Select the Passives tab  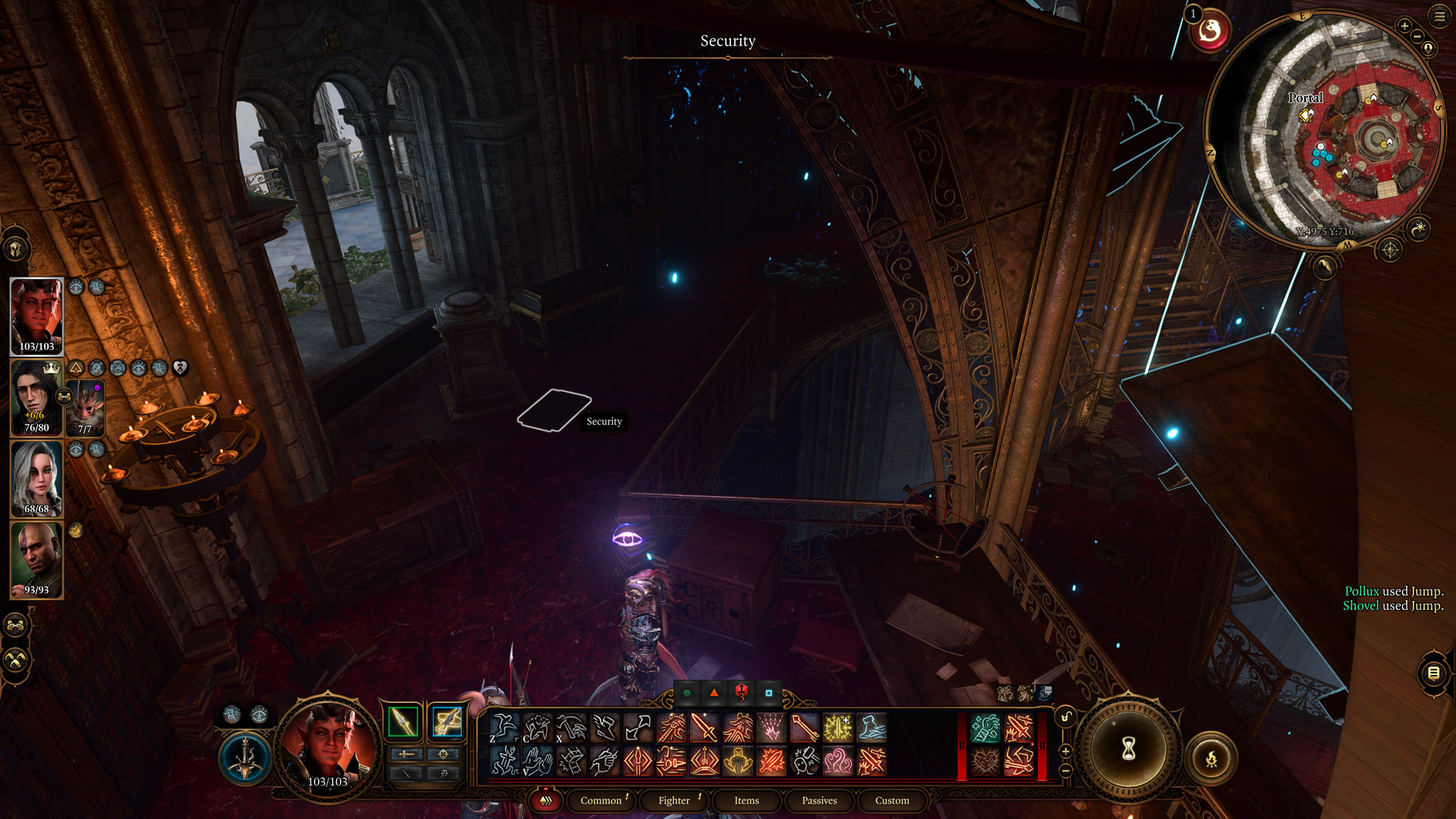(x=819, y=801)
